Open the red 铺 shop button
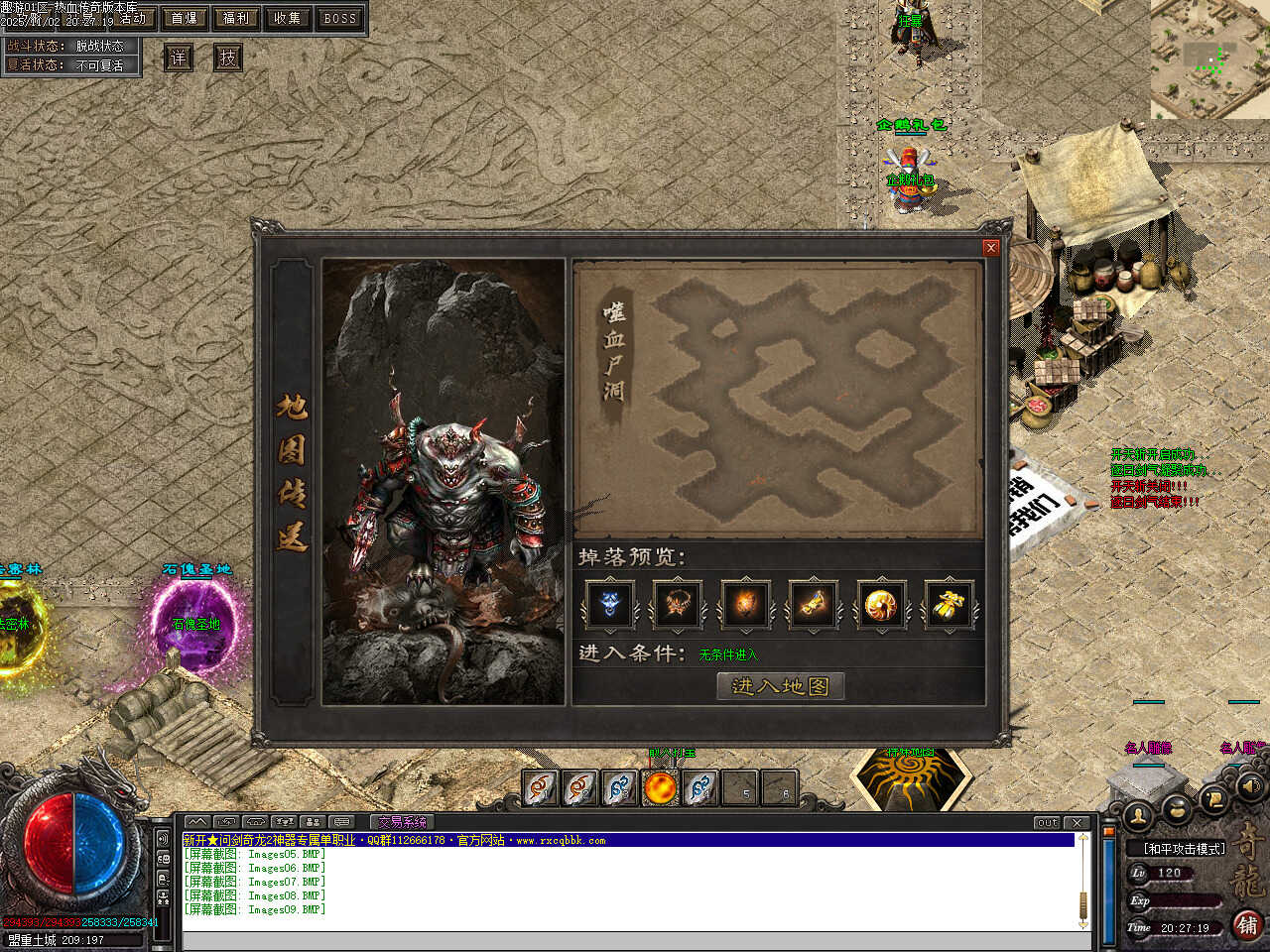 1248,924
